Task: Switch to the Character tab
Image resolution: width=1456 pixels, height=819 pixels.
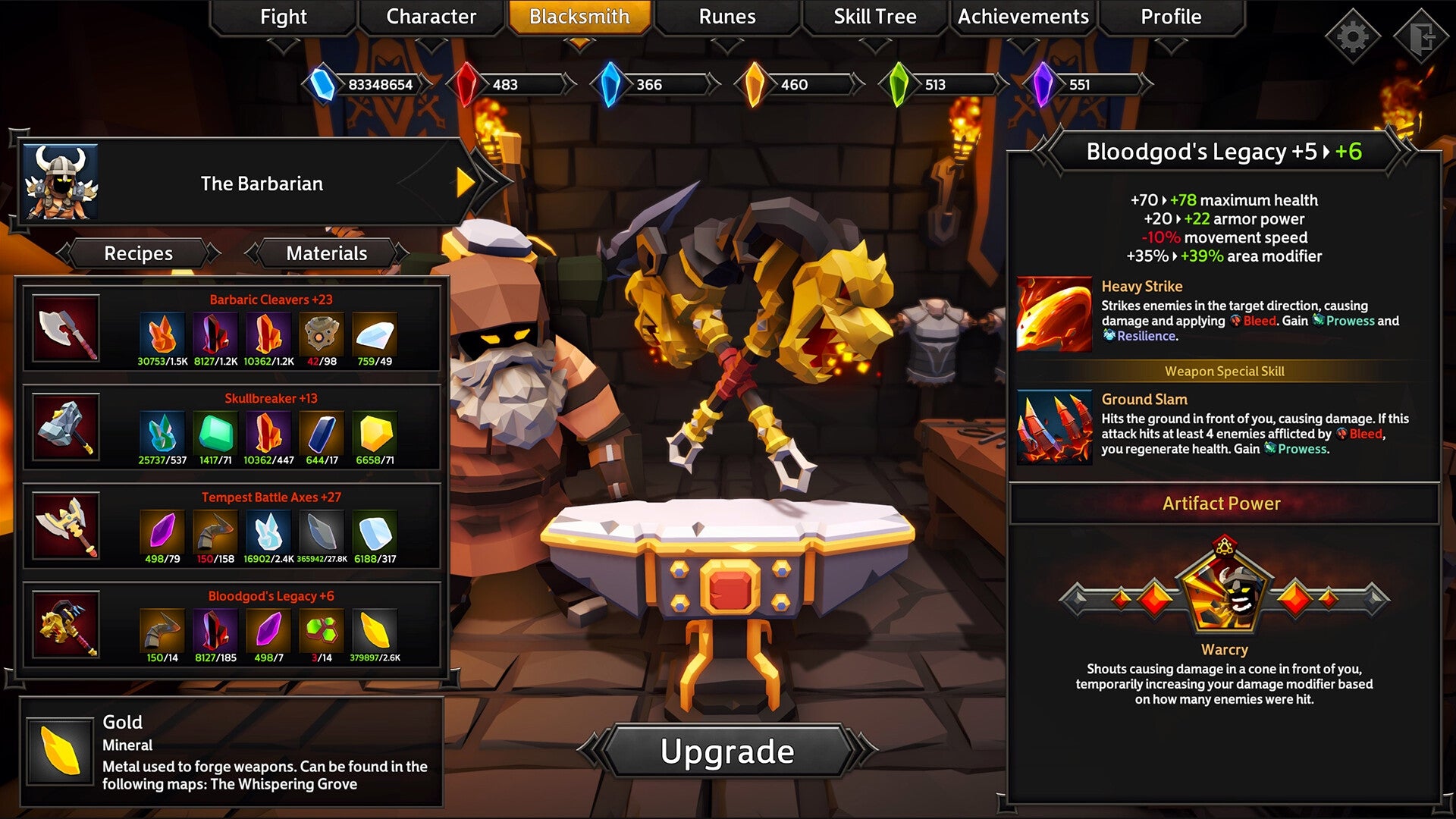Action: coord(430,17)
